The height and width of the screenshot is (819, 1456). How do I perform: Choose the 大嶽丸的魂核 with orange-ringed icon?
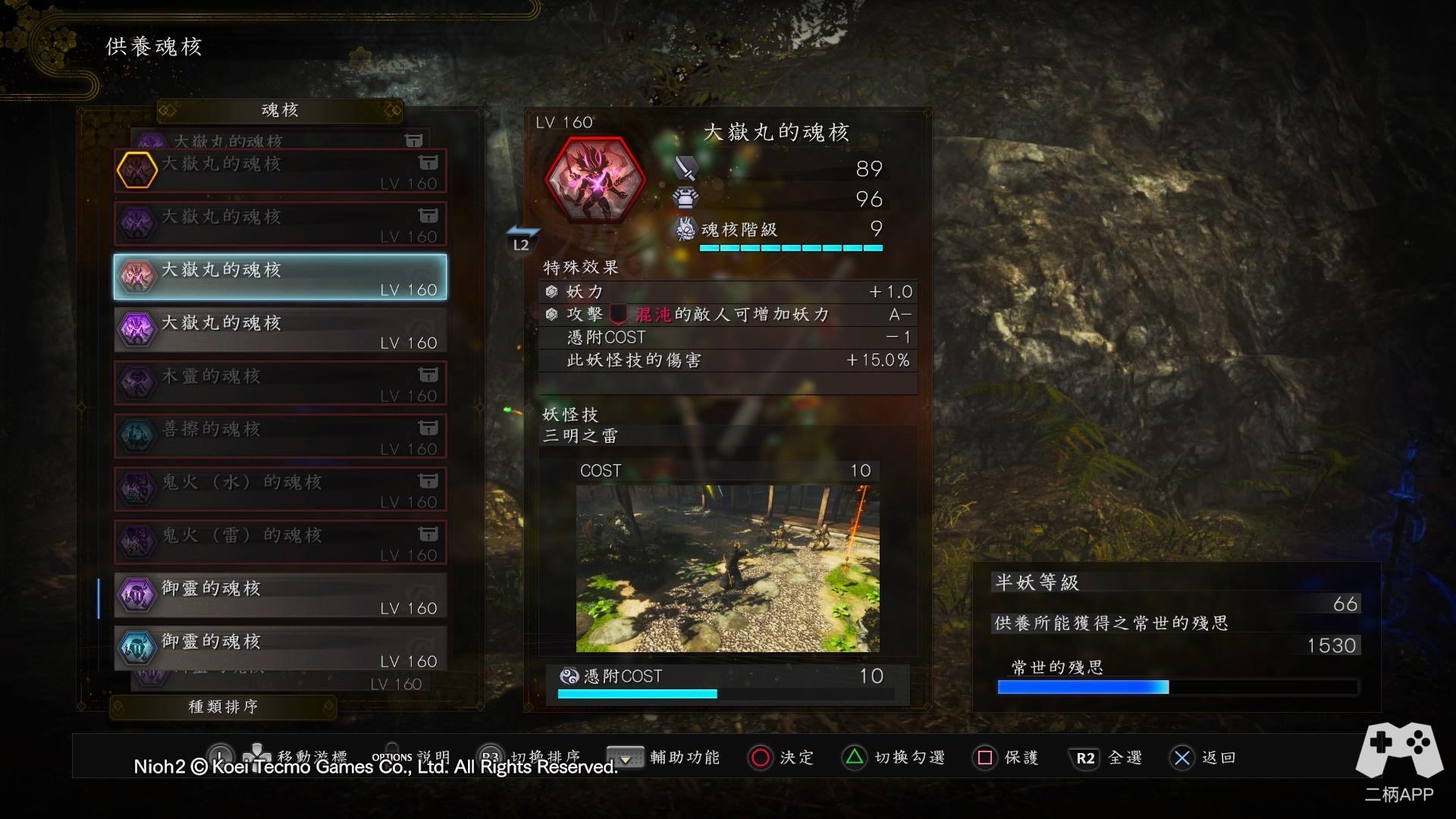point(280,171)
